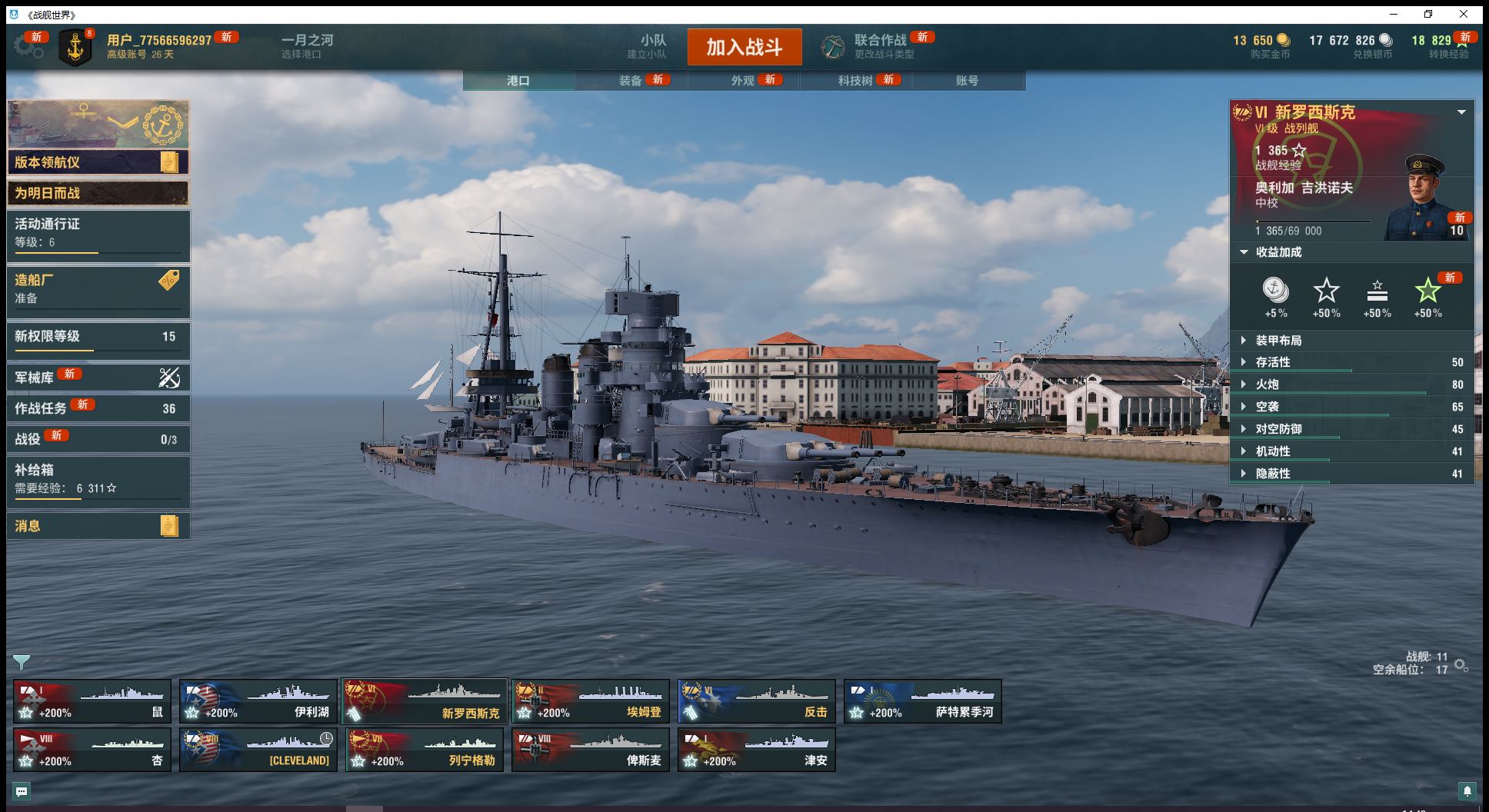Switch to the 装备 tab
The width and height of the screenshot is (1489, 812).
(x=631, y=81)
